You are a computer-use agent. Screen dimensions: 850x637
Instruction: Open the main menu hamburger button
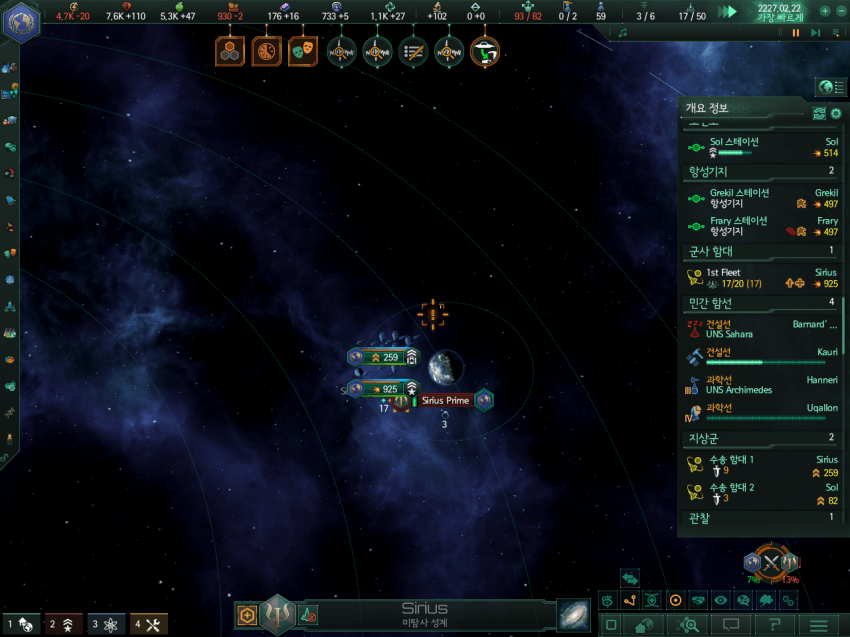coord(818,625)
